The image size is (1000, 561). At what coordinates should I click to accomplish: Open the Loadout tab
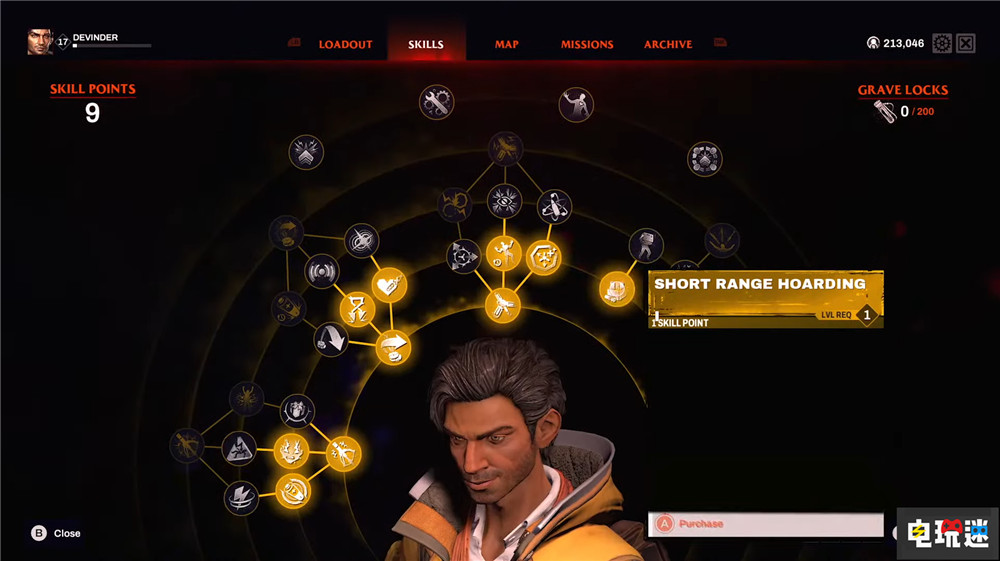345,45
